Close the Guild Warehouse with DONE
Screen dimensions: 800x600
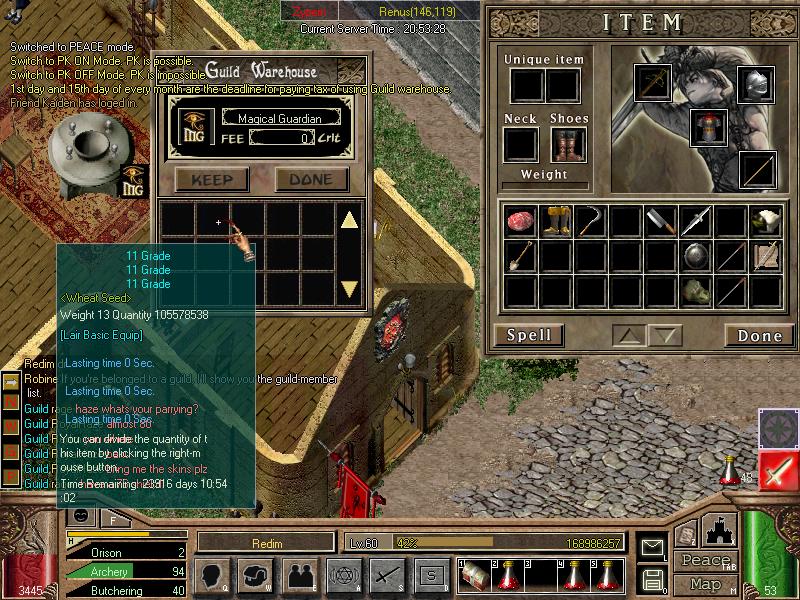pyautogui.click(x=311, y=180)
